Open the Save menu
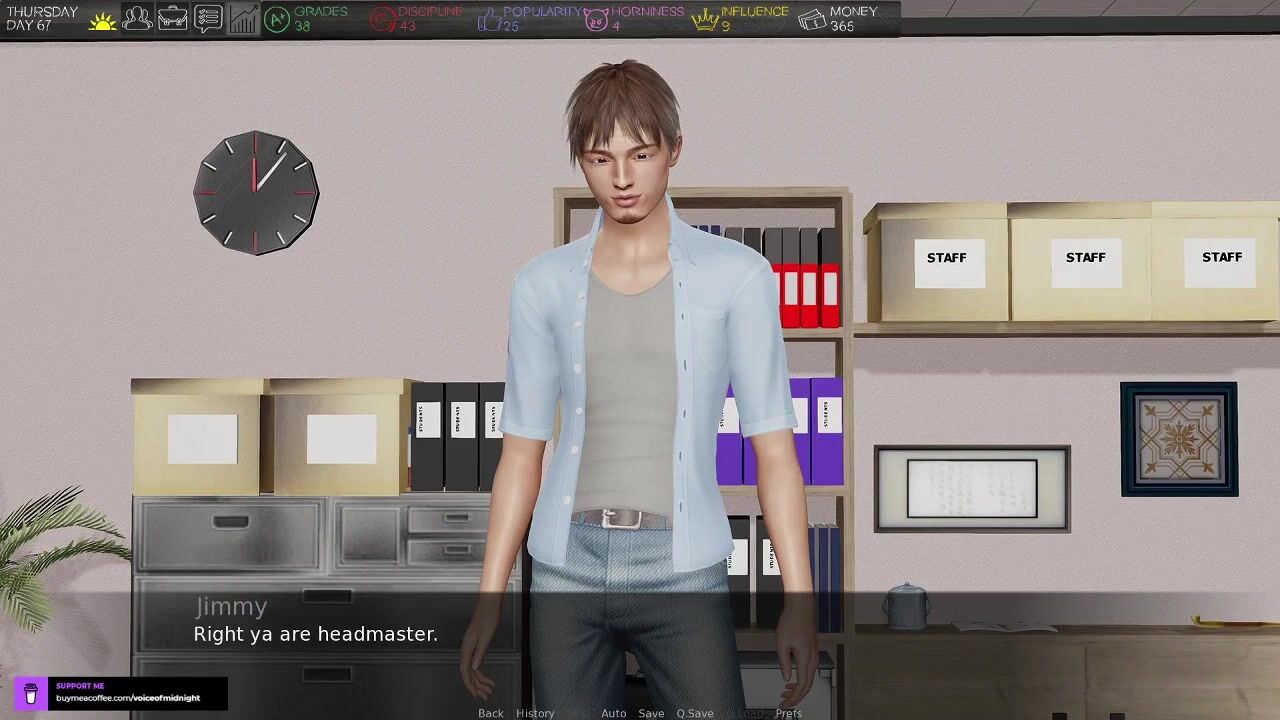The image size is (1280, 720). pyautogui.click(x=651, y=713)
